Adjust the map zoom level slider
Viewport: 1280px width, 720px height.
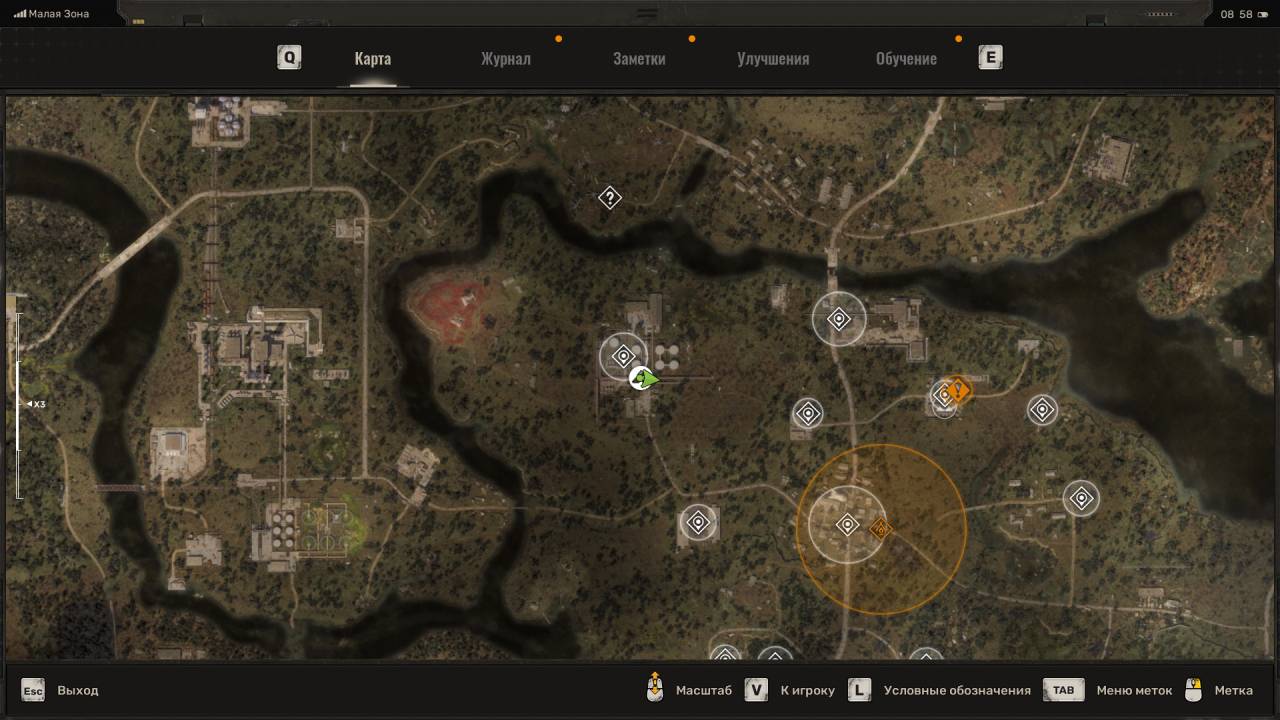[x=17, y=404]
